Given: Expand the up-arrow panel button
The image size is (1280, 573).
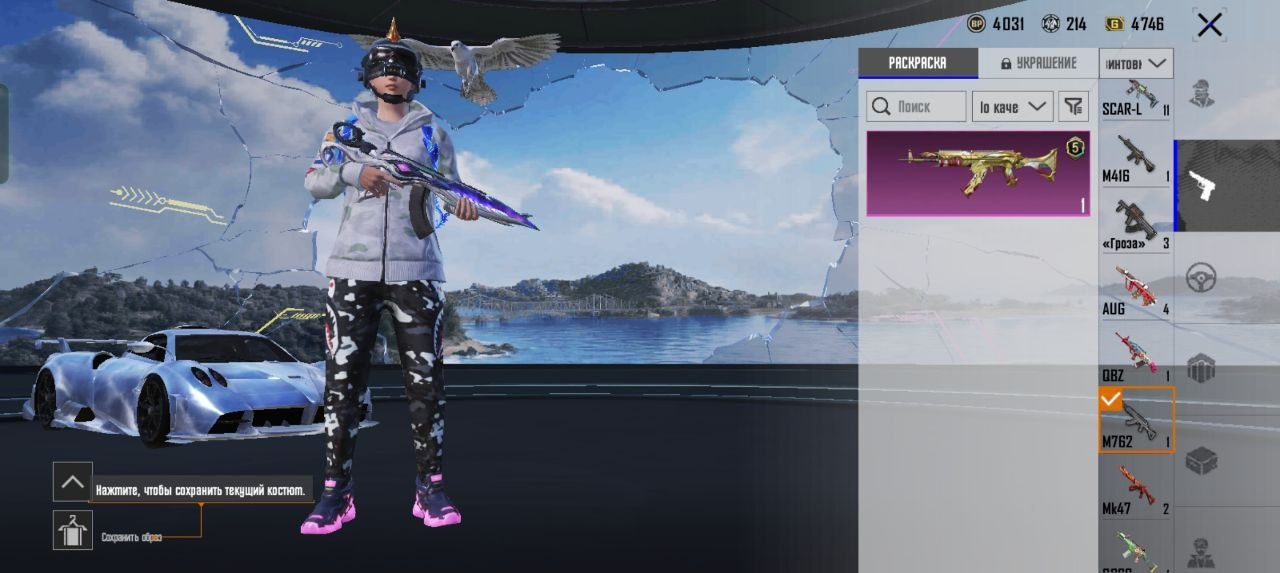Looking at the screenshot, I should (x=73, y=482).
